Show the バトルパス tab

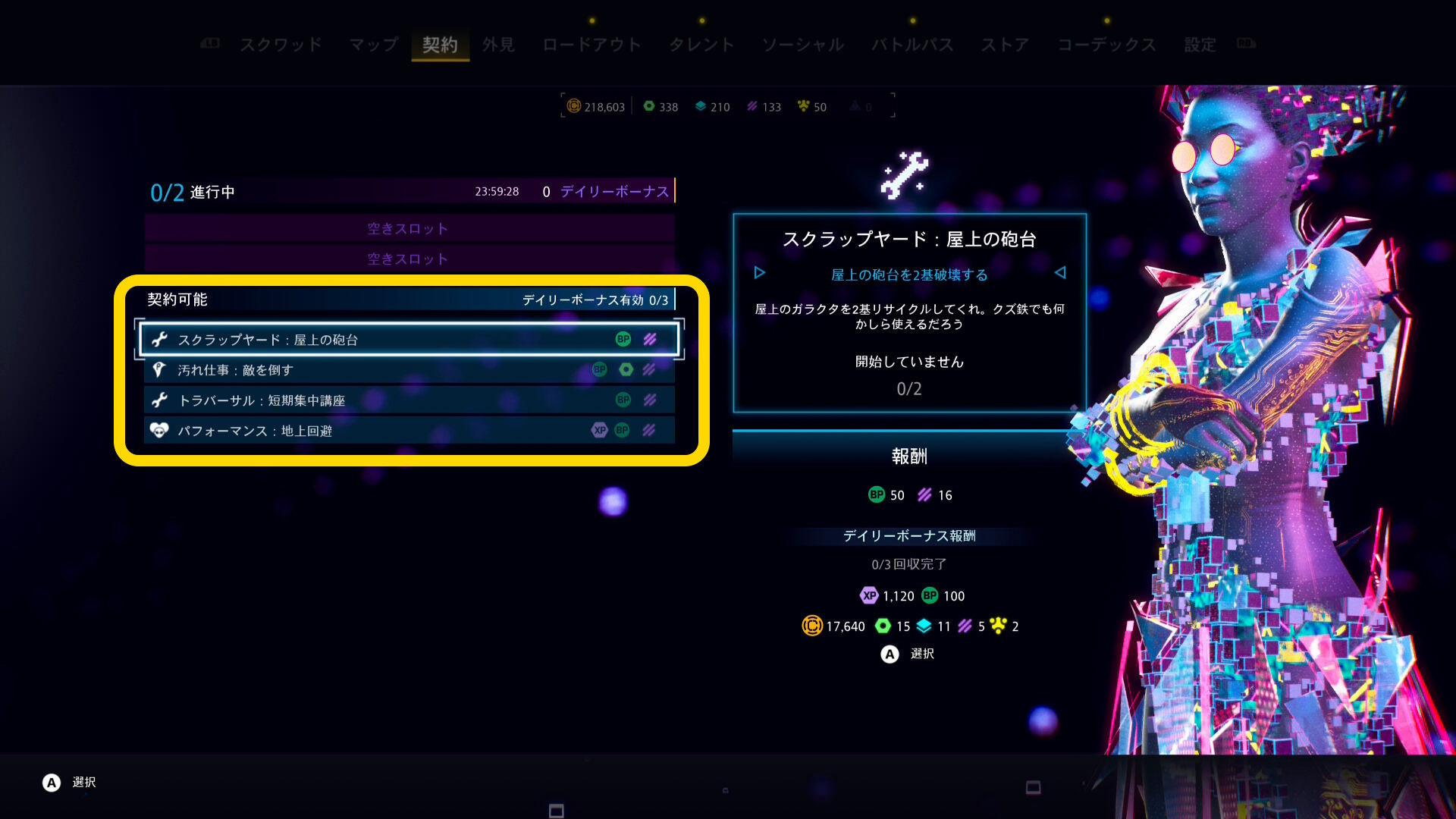point(912,45)
